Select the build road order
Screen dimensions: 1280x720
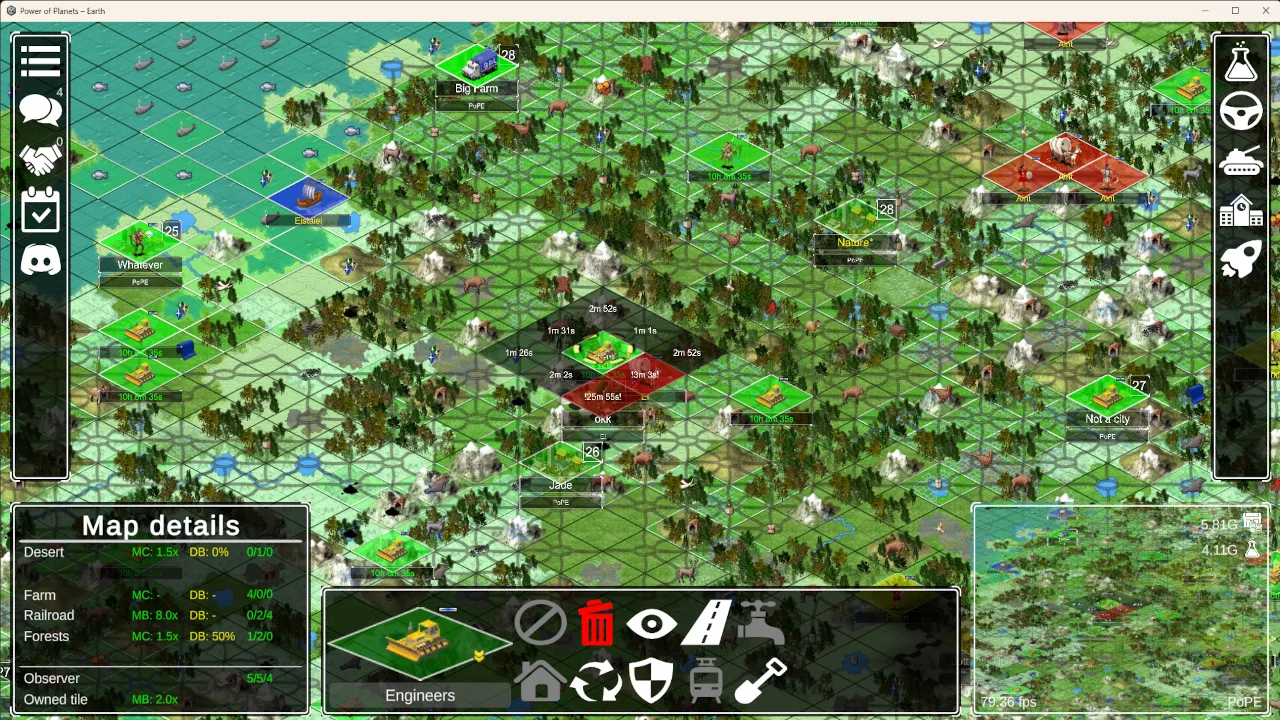tap(707, 623)
